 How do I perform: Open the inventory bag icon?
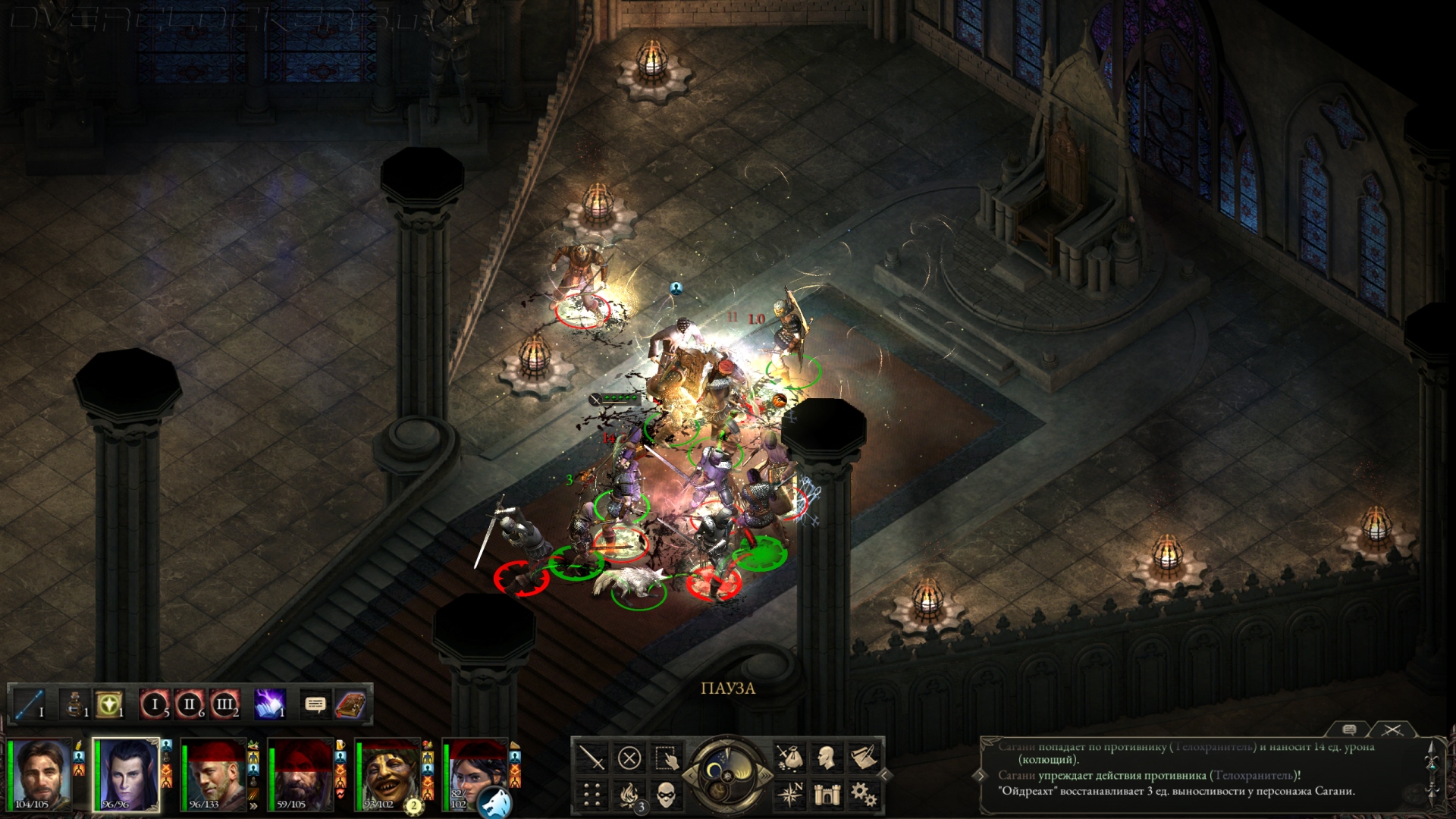[x=789, y=758]
